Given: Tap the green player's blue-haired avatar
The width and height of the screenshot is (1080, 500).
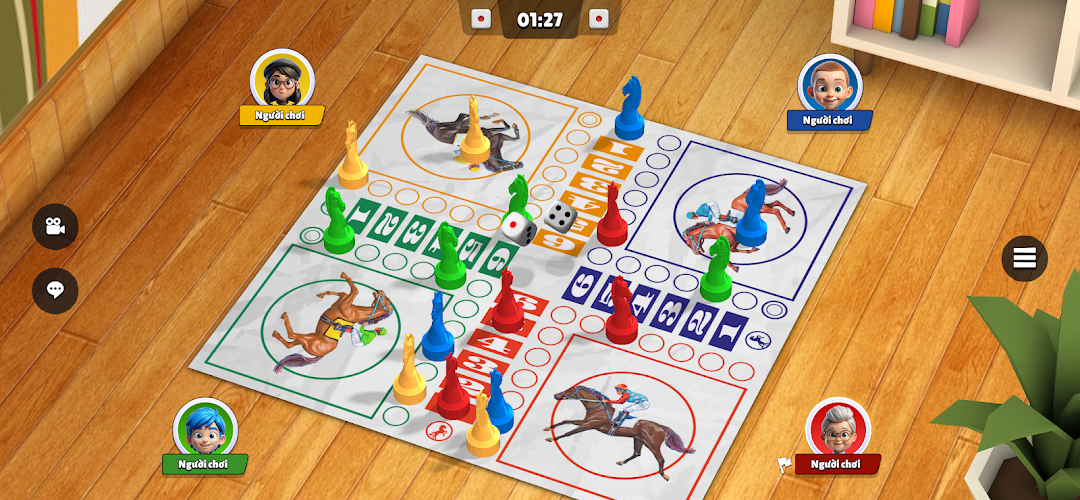Looking at the screenshot, I should pyautogui.click(x=204, y=428).
